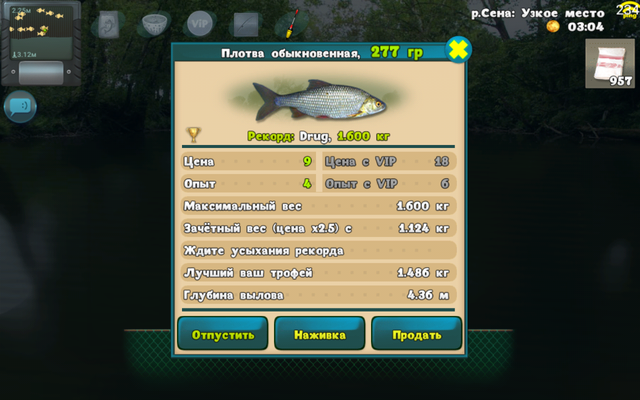The image size is (640, 400).
Task: Sell the fish with Продать
Action: pos(416,334)
